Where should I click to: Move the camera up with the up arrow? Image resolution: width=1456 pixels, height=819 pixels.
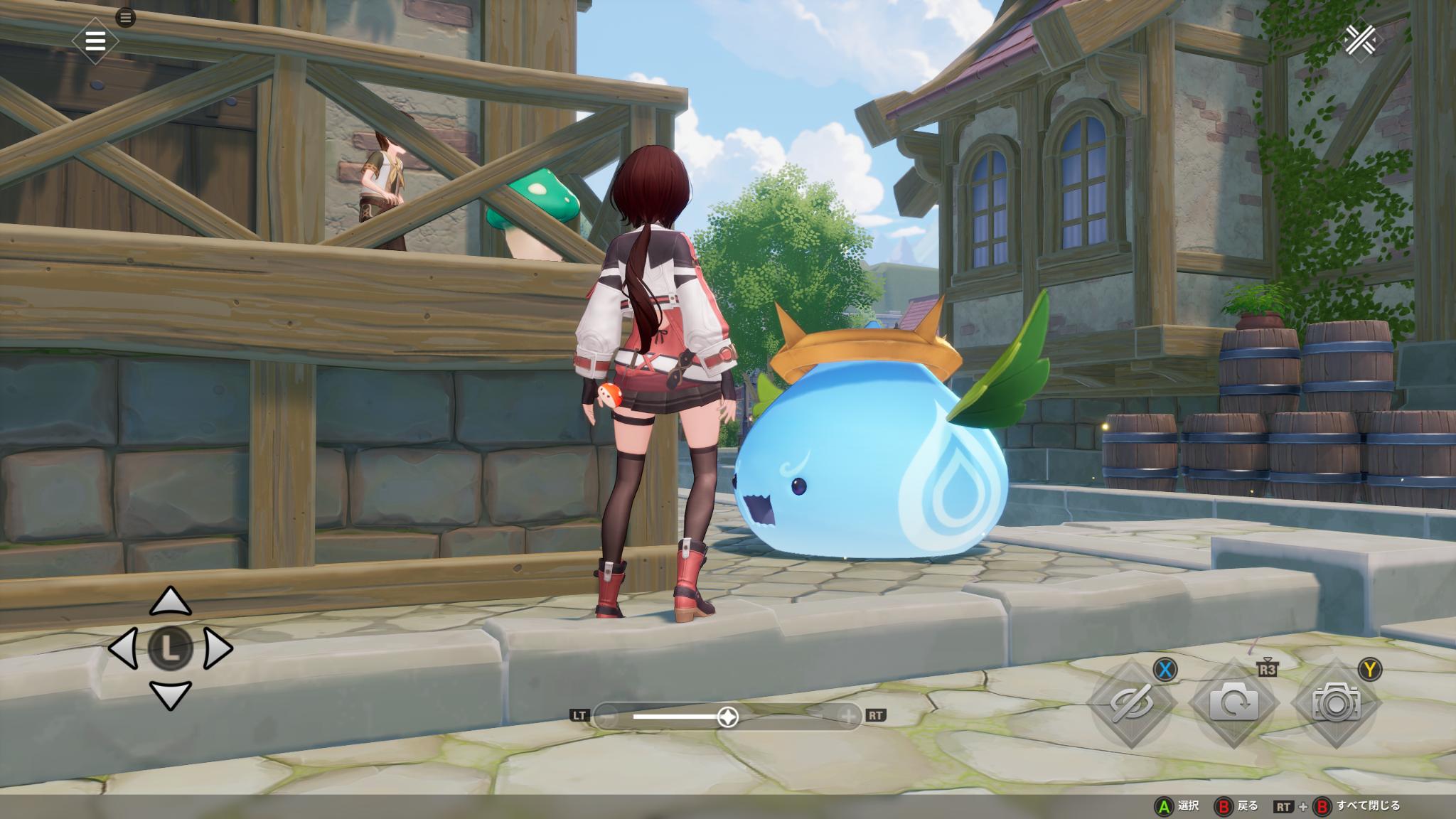point(171,602)
